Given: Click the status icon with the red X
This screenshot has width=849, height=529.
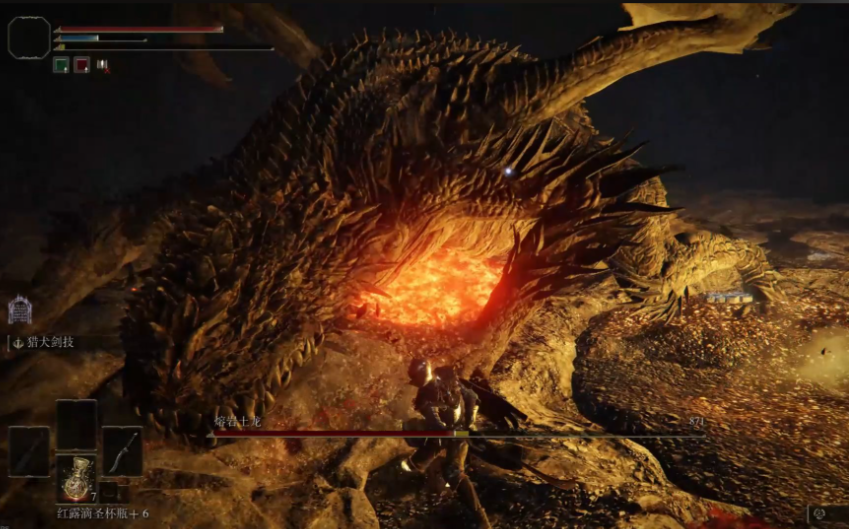Looking at the screenshot, I should tap(101, 65).
